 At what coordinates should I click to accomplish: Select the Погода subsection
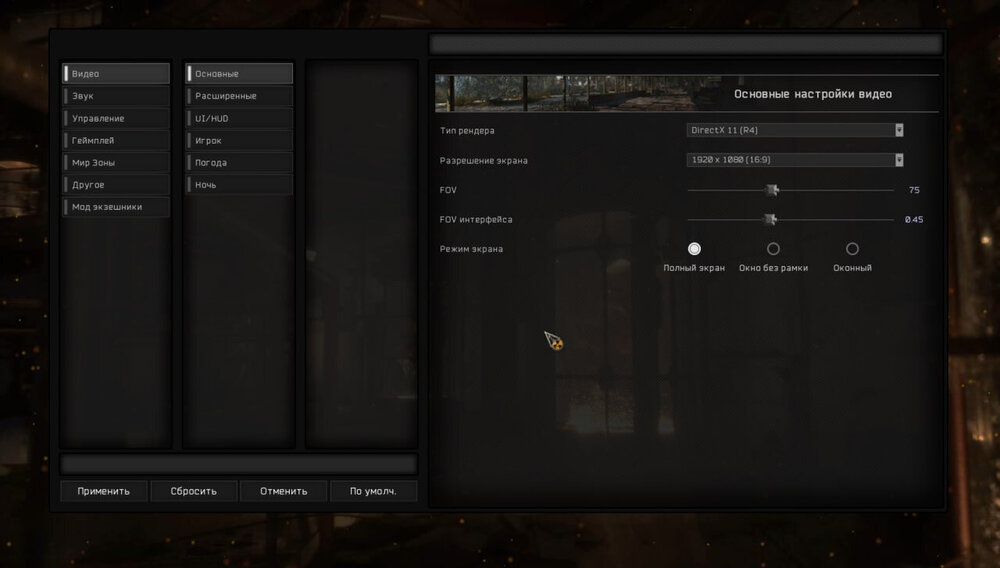tap(239, 163)
